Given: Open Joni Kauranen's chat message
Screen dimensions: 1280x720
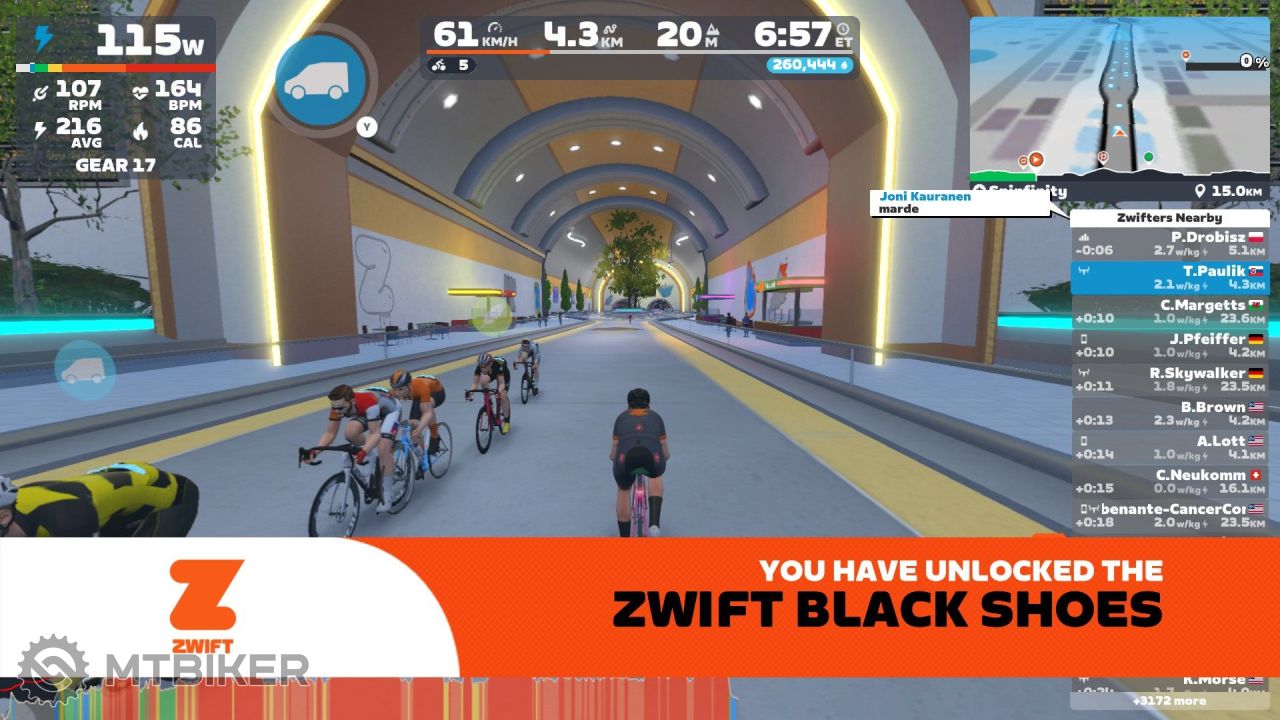Looking at the screenshot, I should point(959,203).
